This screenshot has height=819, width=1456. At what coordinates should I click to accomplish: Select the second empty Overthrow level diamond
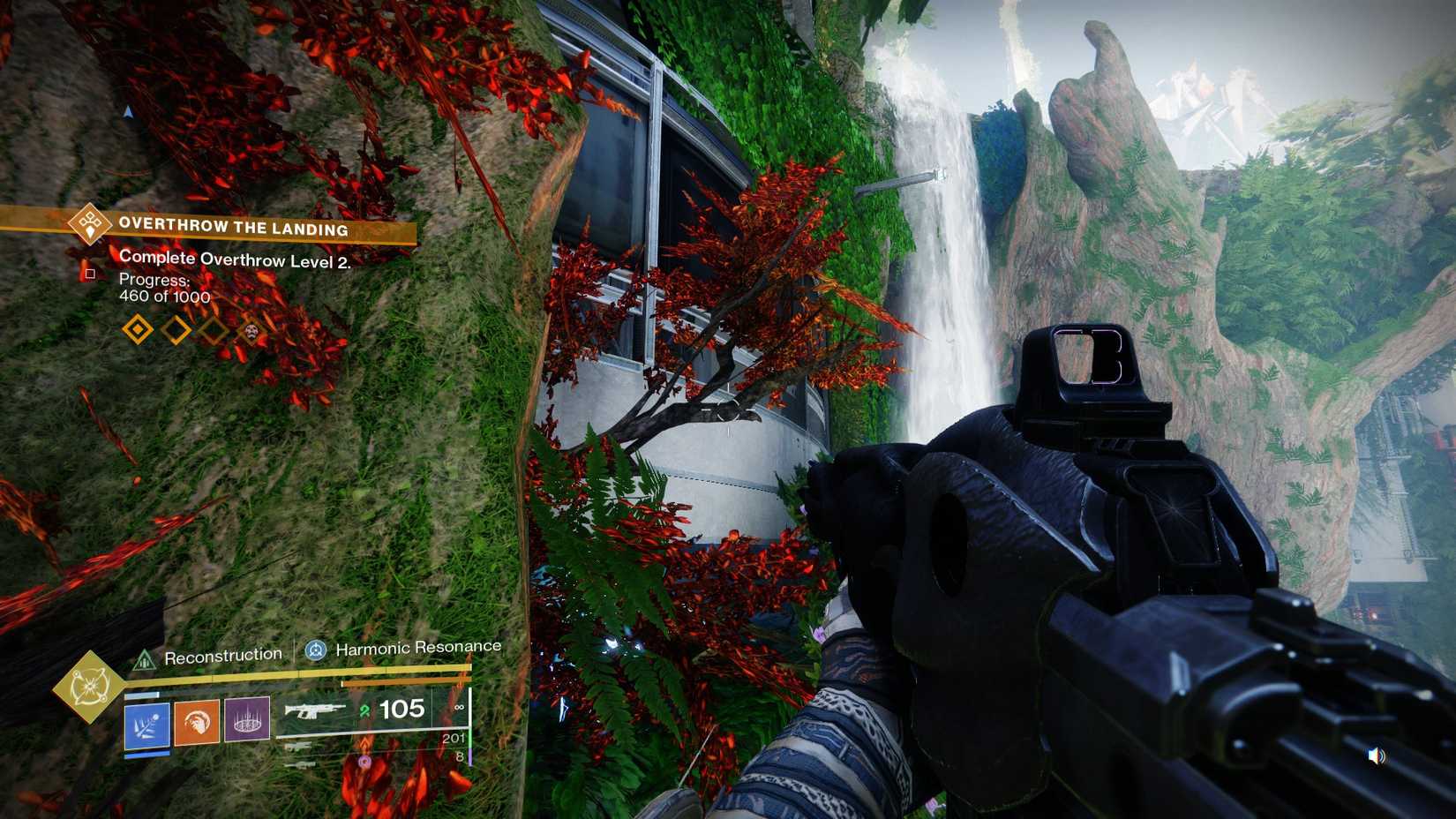click(x=176, y=327)
